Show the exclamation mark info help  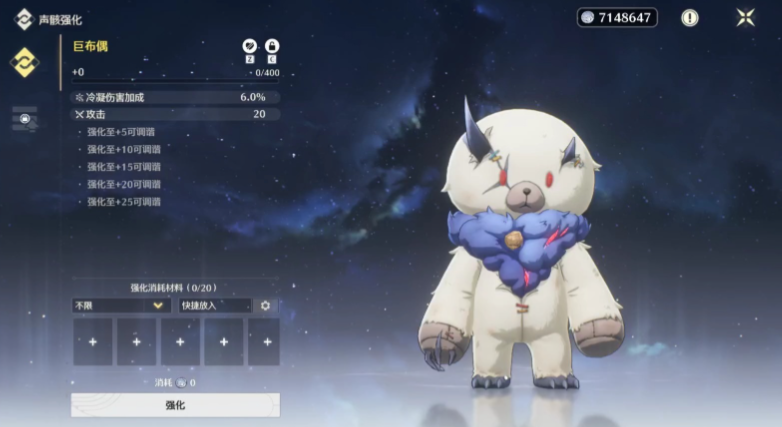point(690,17)
